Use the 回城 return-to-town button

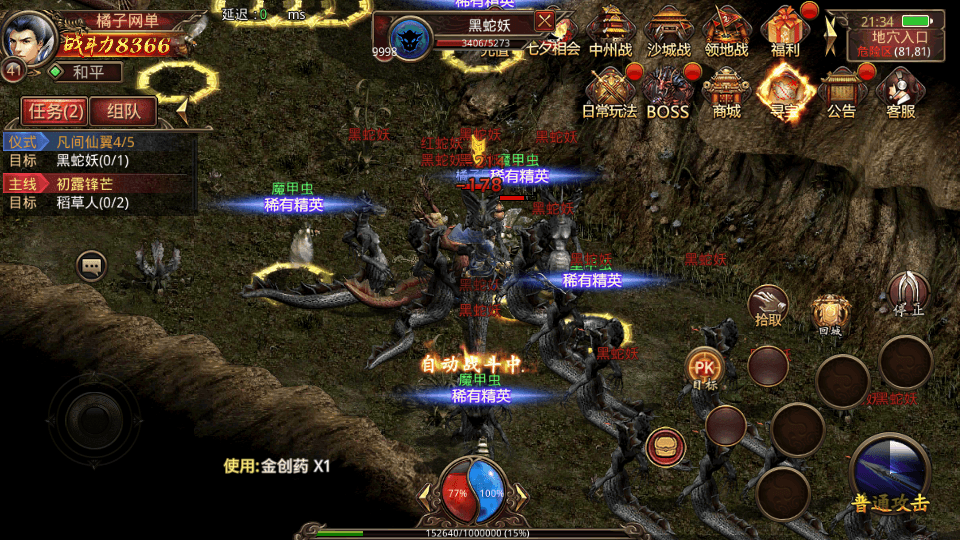pyautogui.click(x=830, y=314)
